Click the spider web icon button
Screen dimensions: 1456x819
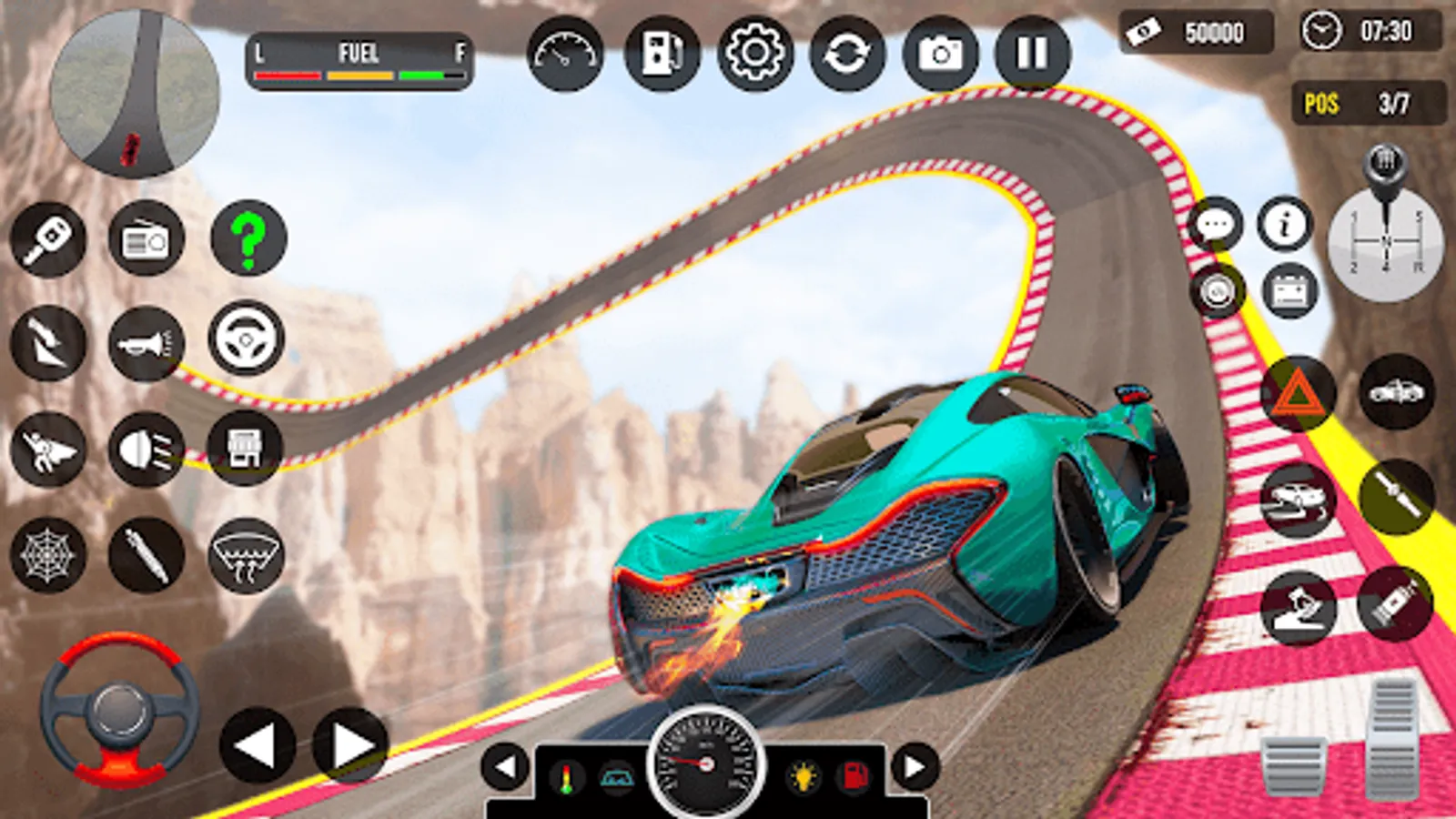coord(48,554)
